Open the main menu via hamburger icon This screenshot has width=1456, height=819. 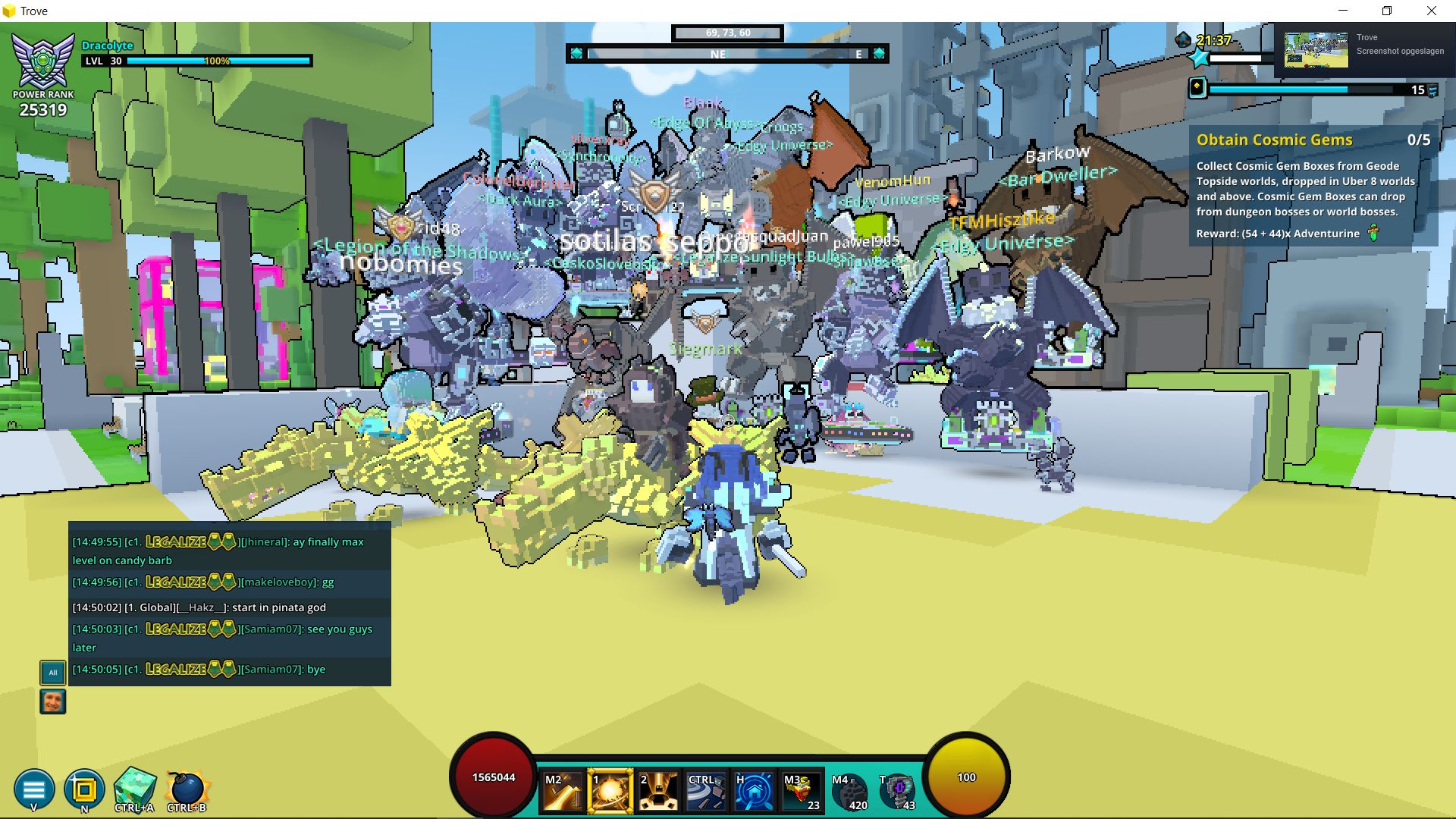(x=33, y=789)
